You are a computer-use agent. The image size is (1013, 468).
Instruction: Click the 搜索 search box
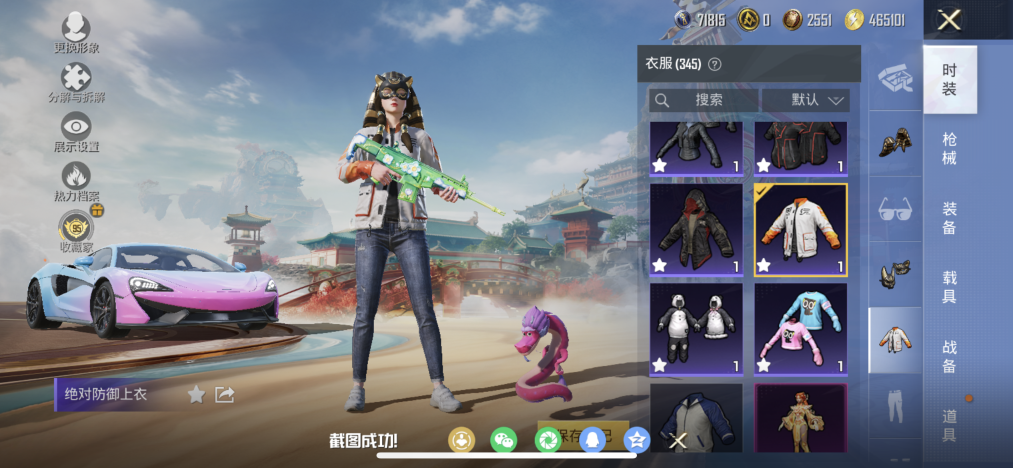click(702, 100)
